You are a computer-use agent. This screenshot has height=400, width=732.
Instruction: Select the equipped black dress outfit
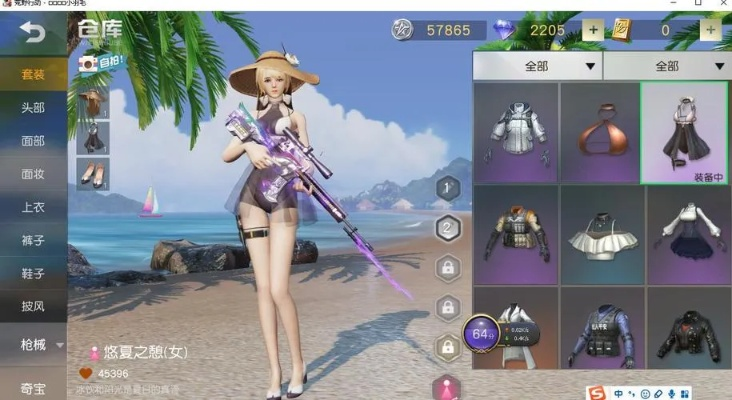(684, 133)
